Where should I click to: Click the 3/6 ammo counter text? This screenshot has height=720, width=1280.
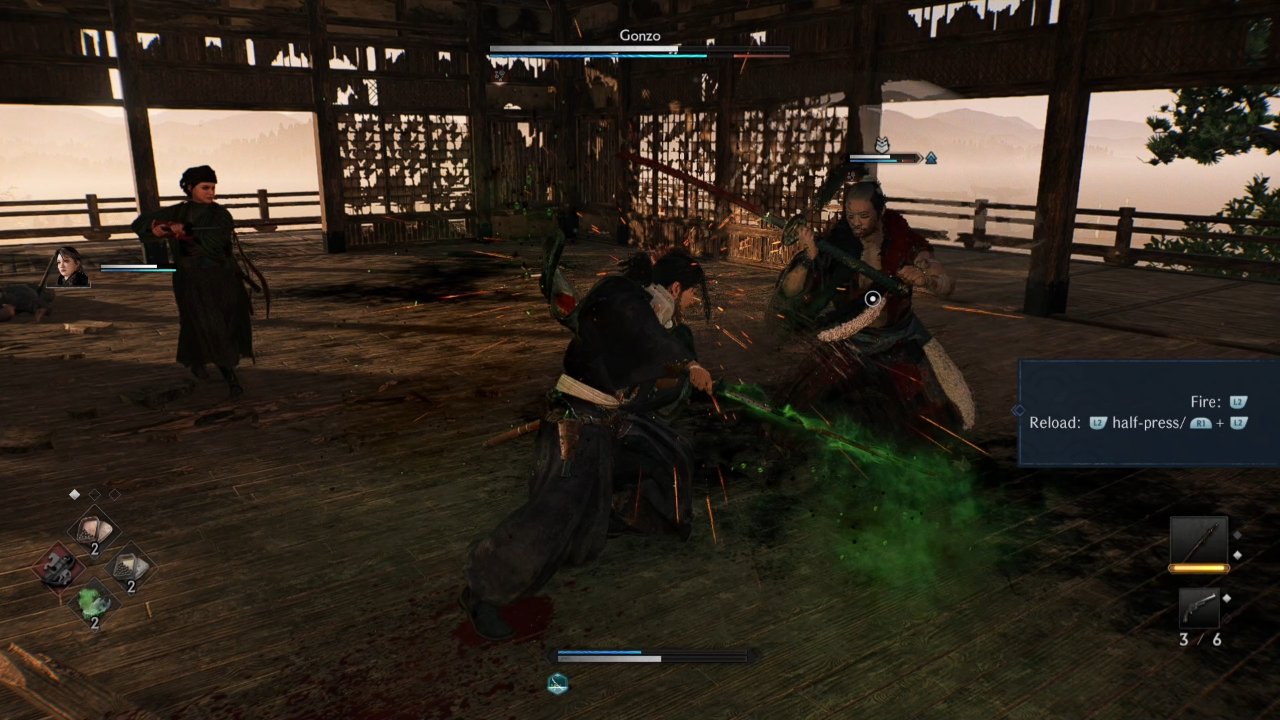click(1198, 638)
